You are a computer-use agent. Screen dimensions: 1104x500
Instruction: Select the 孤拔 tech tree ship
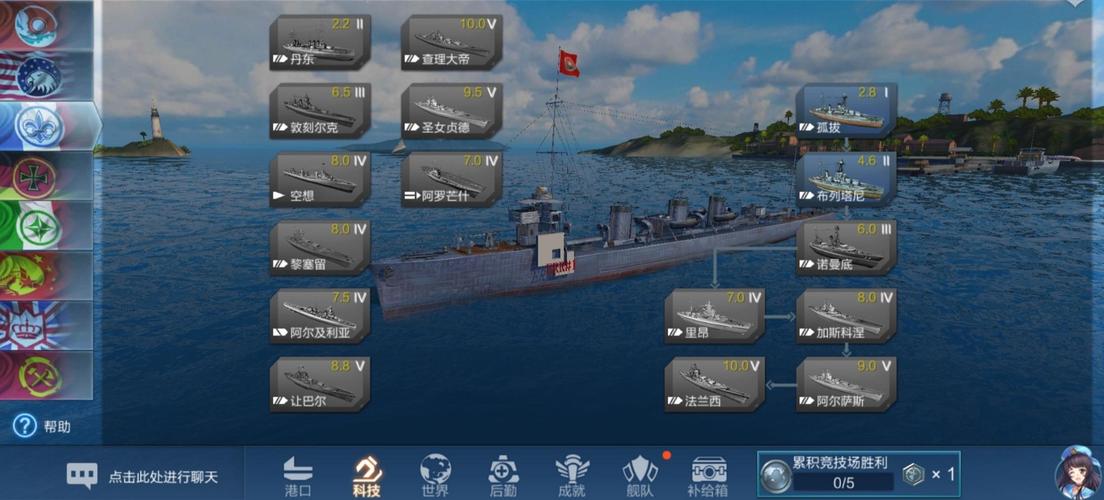pos(846,110)
